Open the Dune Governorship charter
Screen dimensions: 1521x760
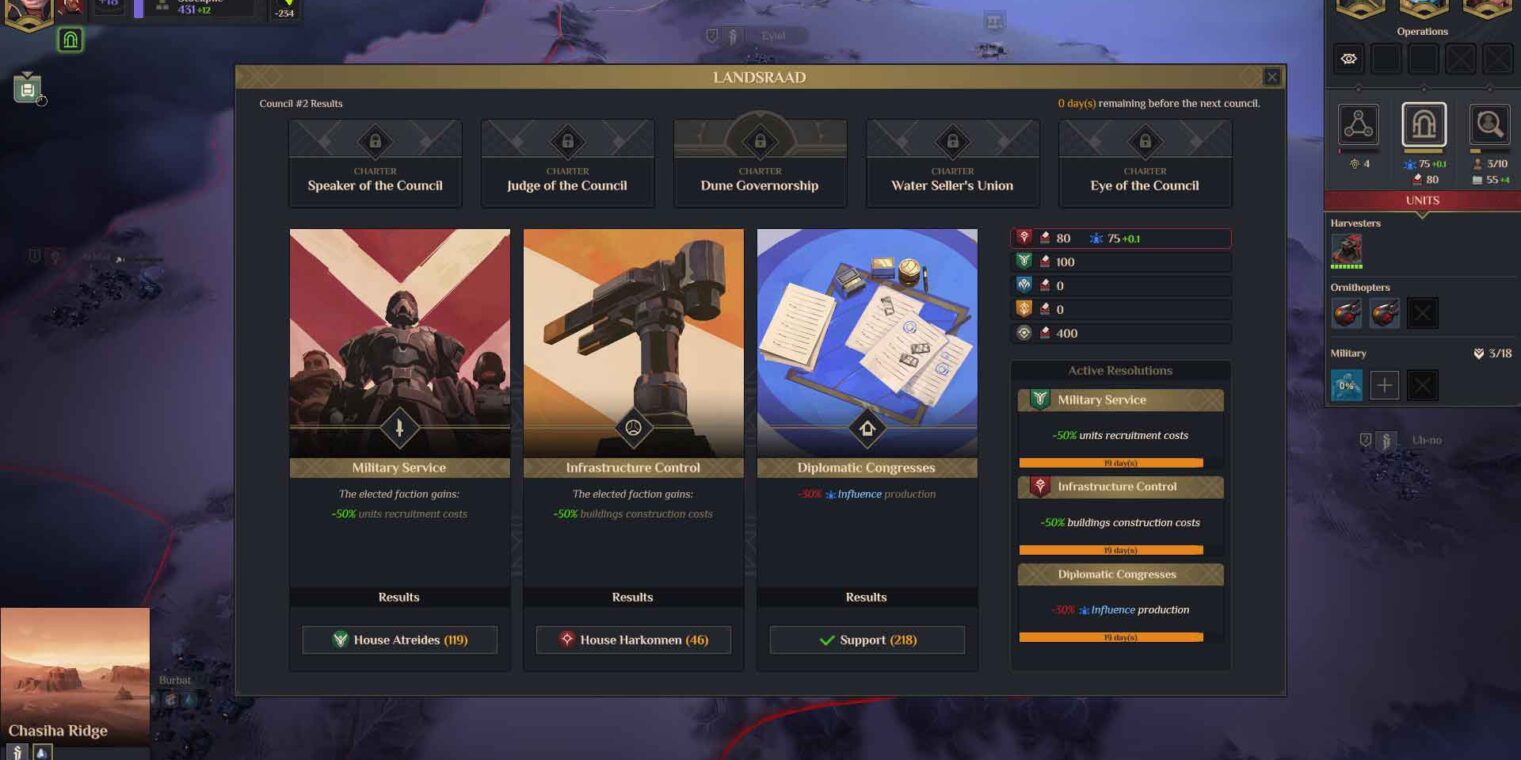760,163
